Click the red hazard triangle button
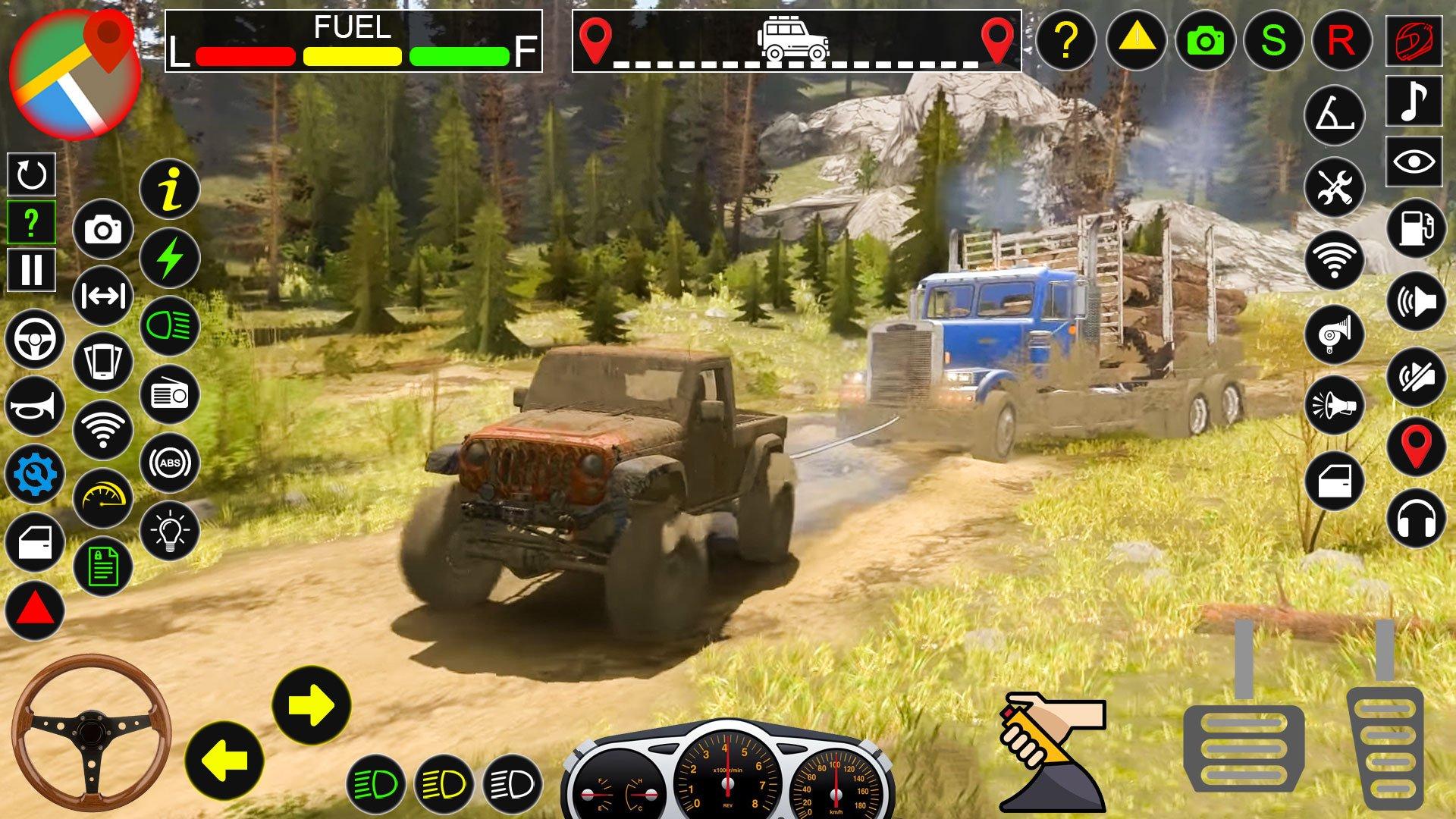1456x819 pixels. (35, 611)
